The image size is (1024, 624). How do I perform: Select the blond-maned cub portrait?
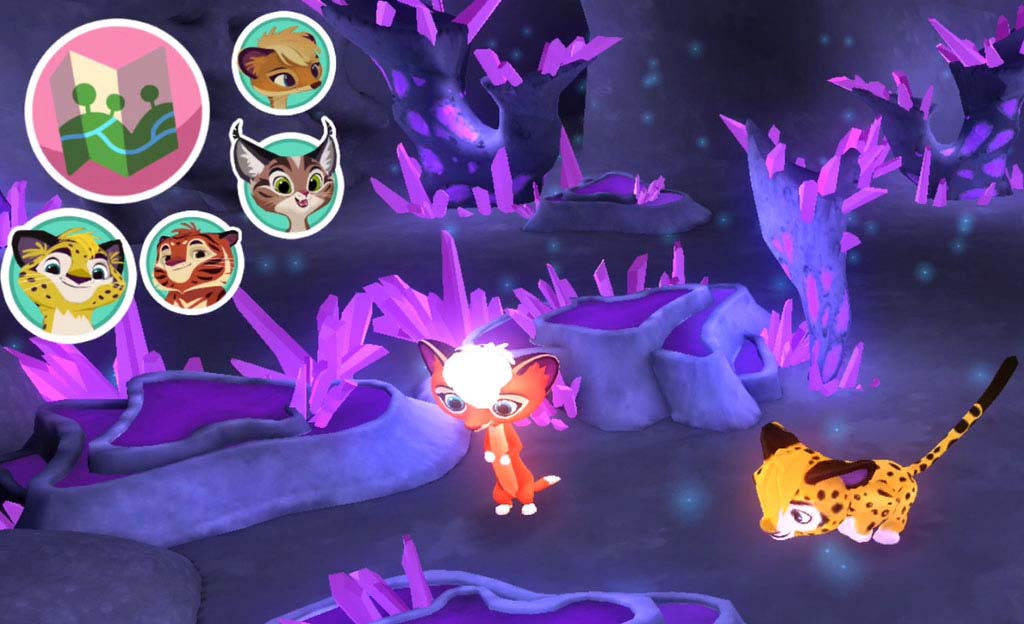click(x=283, y=63)
